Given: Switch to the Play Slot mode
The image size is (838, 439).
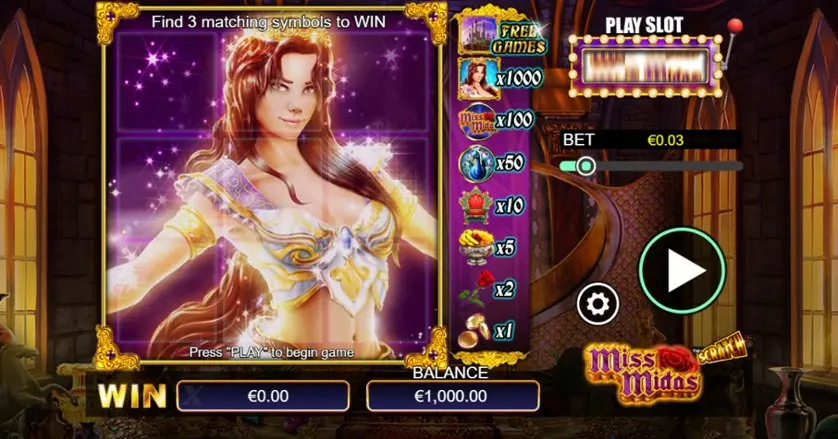Looking at the screenshot, I should coord(645,66).
